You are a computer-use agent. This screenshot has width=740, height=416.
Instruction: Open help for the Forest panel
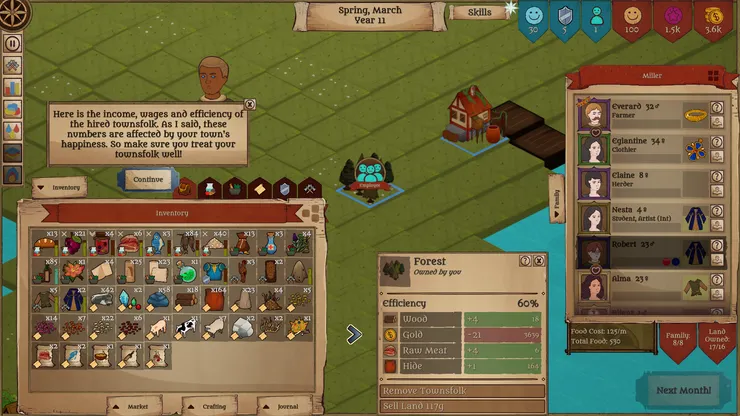525,261
